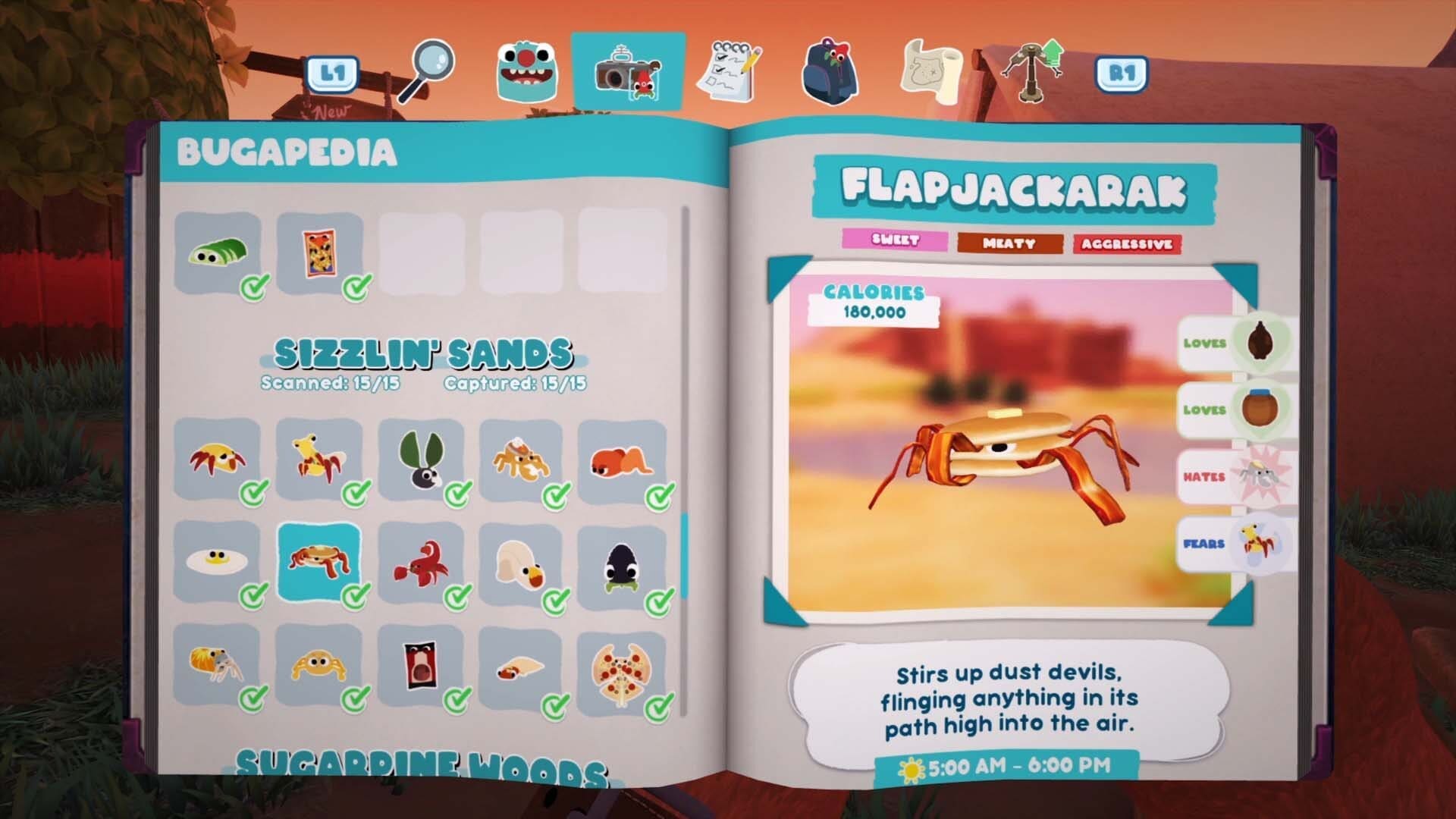Screen dimensions: 1456x819
Task: Click the Hates bug icon
Action: [1260, 476]
